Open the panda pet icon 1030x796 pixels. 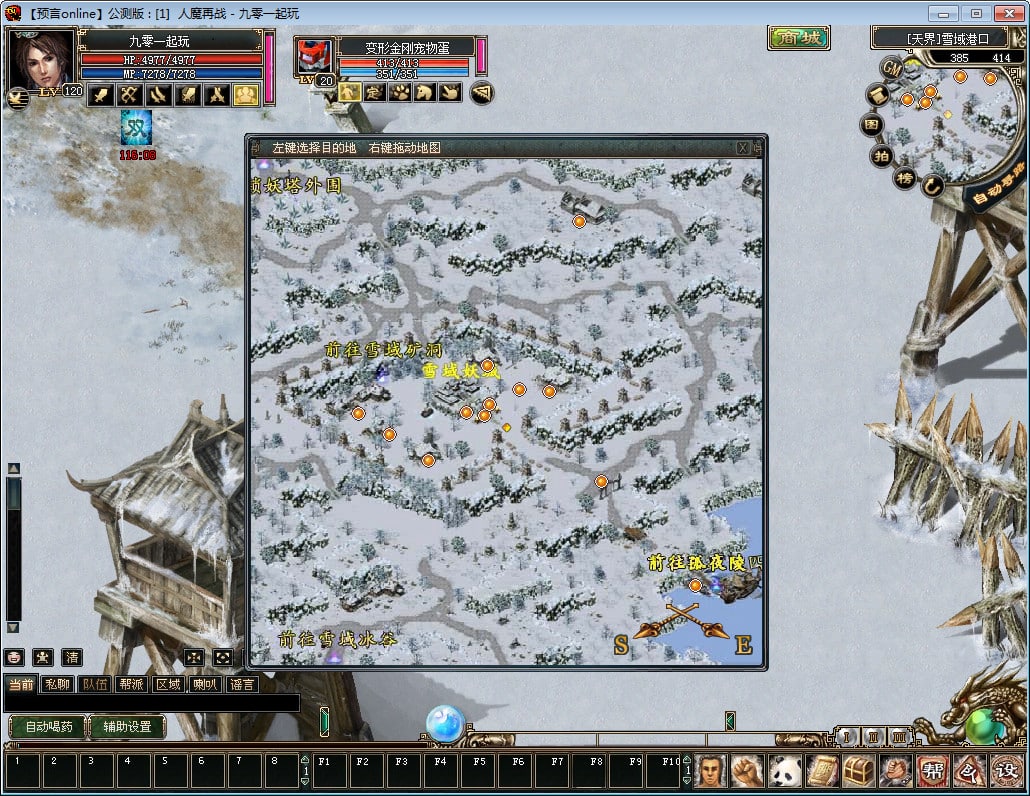[786, 770]
